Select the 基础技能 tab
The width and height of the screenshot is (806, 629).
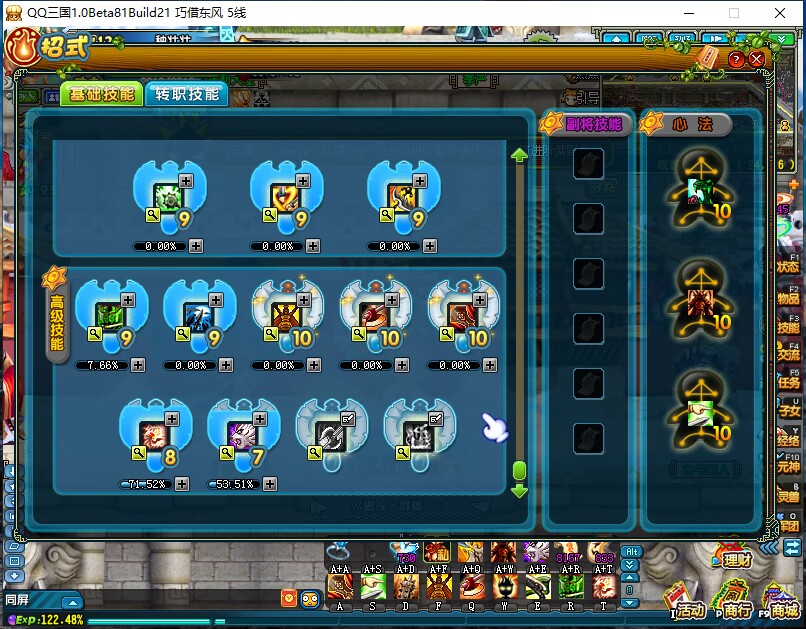click(x=101, y=94)
